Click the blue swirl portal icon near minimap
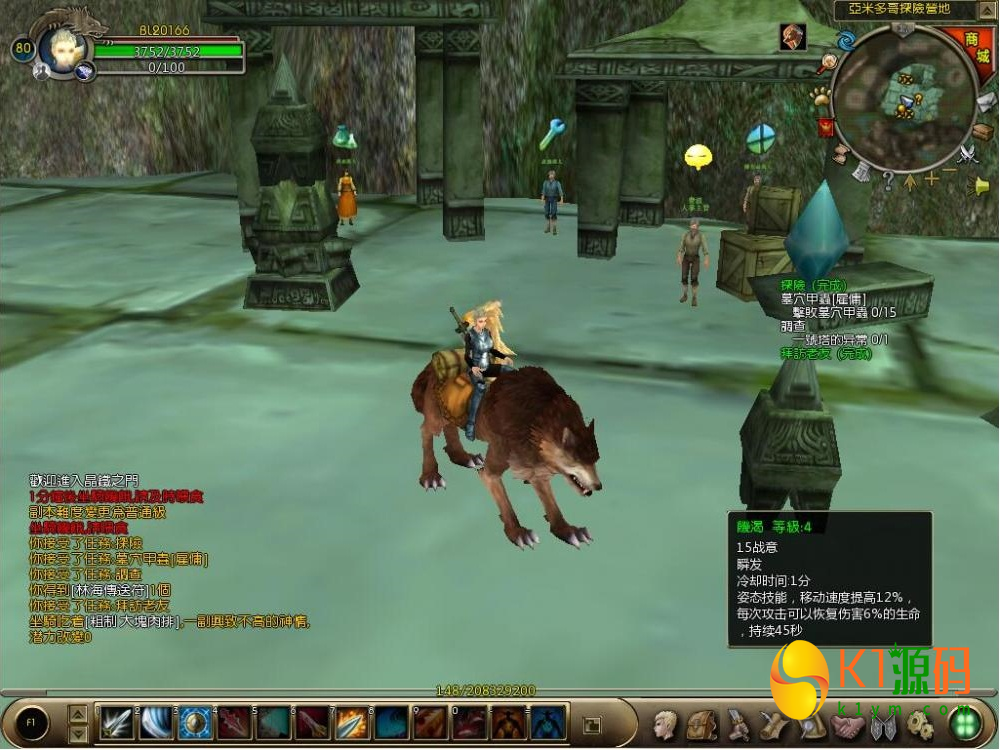Screen dimensions: 1000x750 (846, 41)
